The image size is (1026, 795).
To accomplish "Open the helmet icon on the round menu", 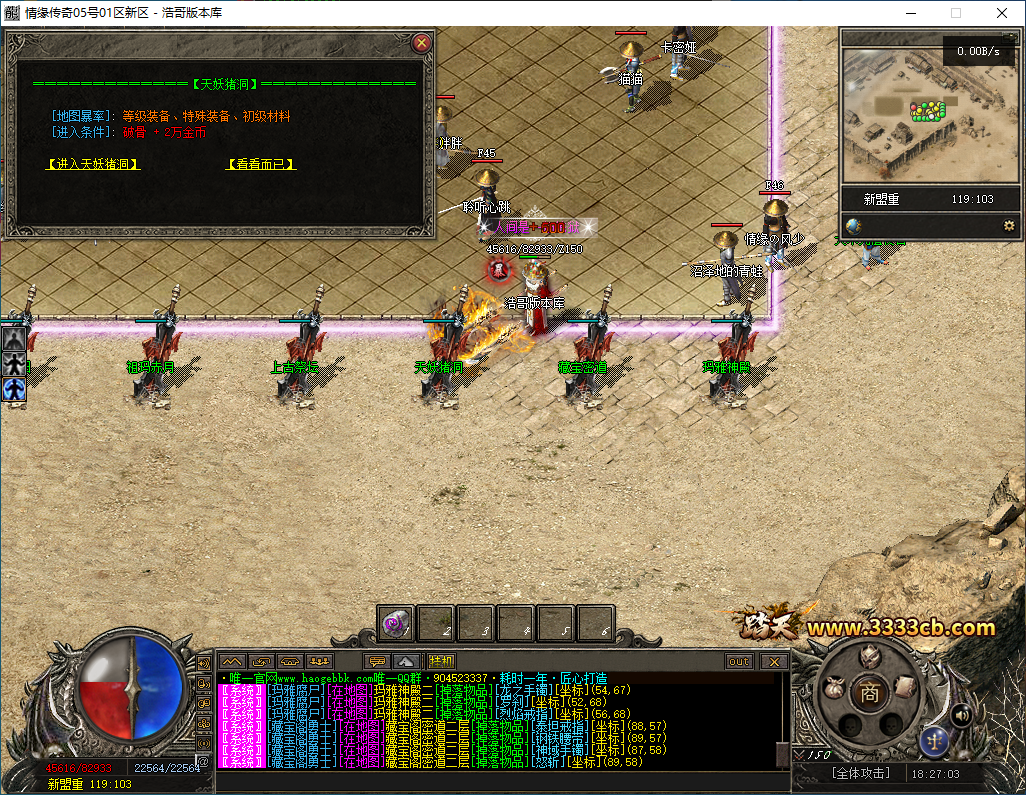I will point(870,657).
